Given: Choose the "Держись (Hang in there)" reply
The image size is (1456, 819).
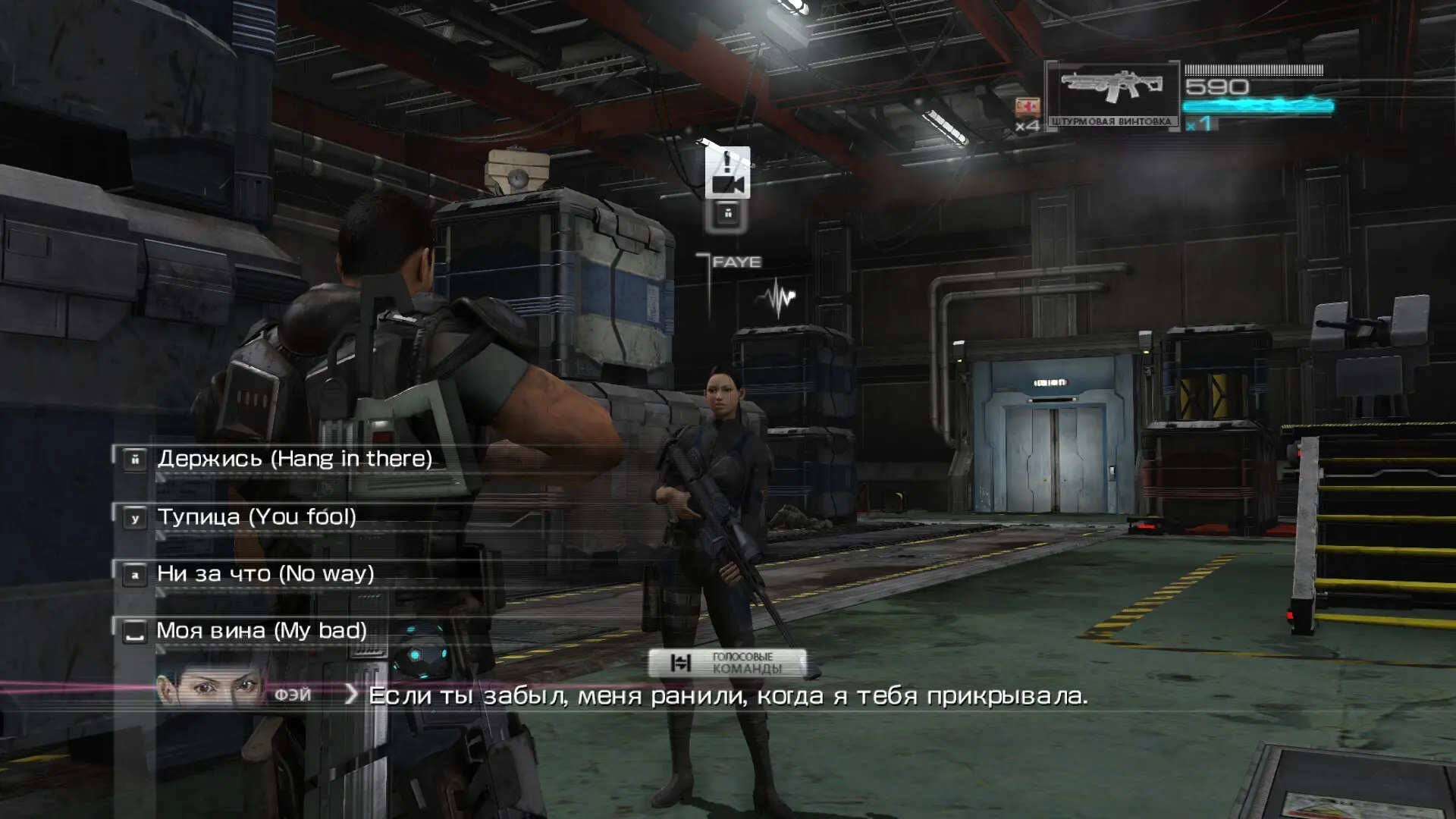Looking at the screenshot, I should [x=294, y=459].
